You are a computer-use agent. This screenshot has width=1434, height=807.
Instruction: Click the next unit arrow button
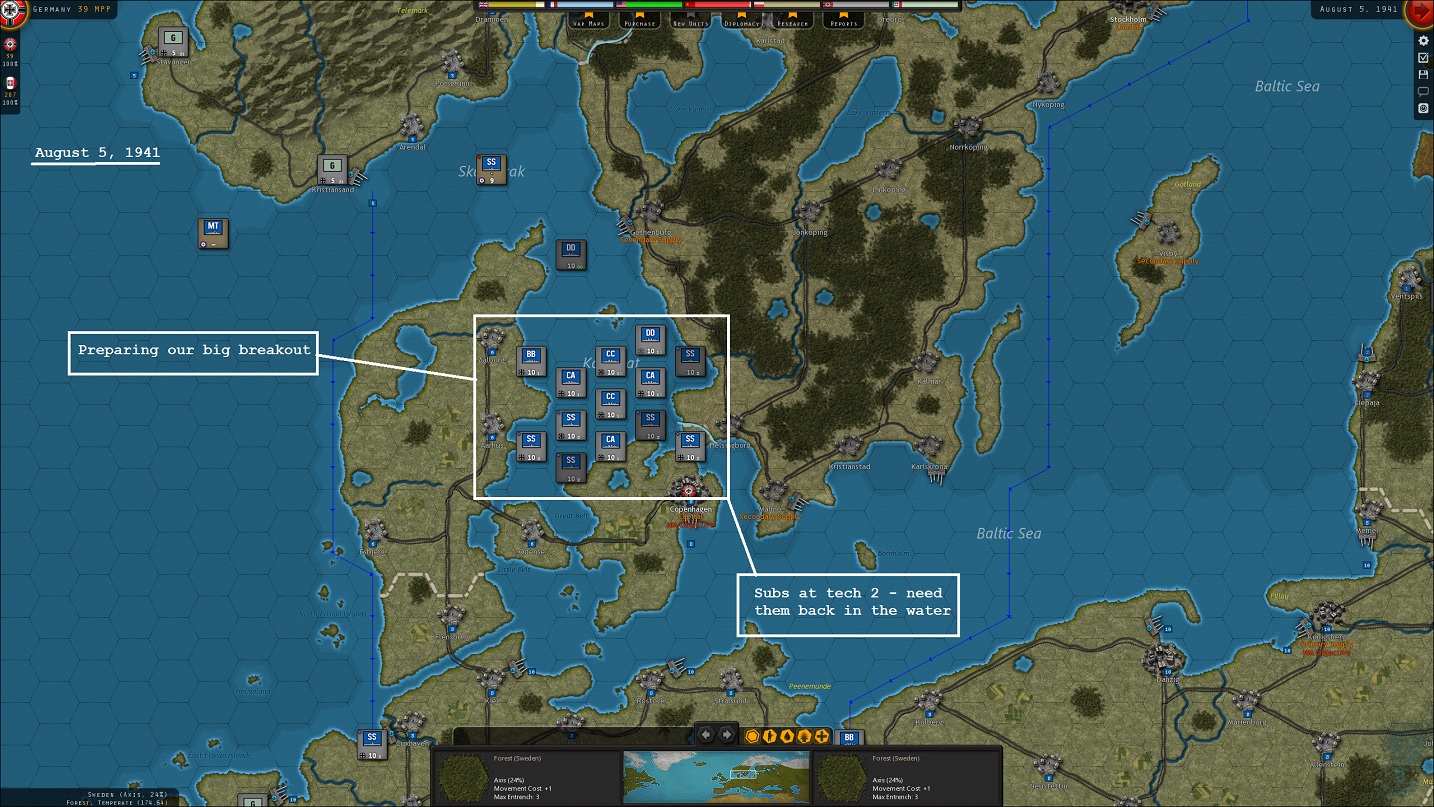728,736
